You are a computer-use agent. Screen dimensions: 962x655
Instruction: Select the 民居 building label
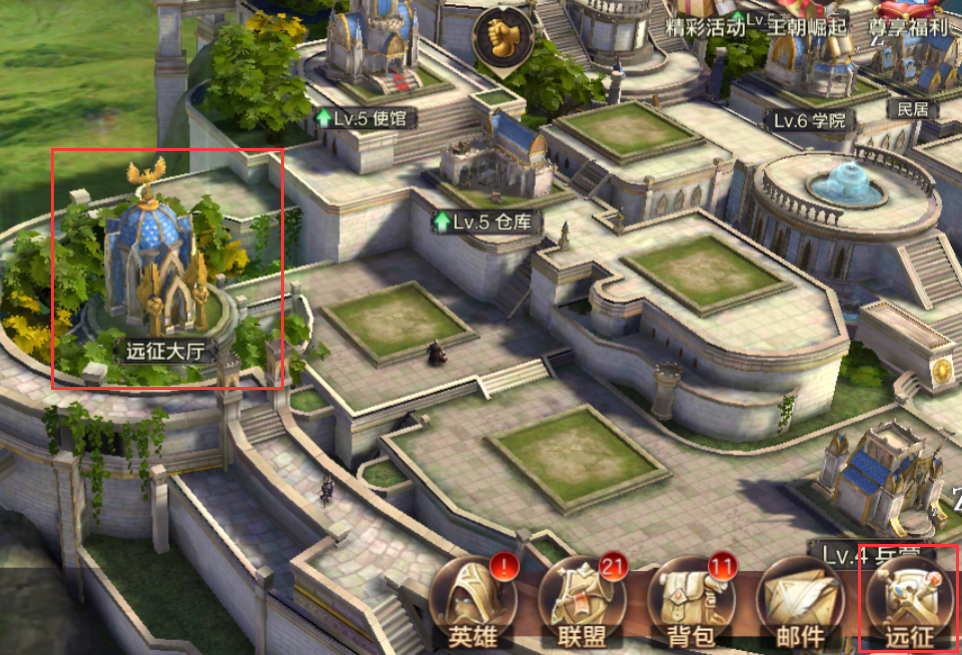pyautogui.click(x=911, y=109)
